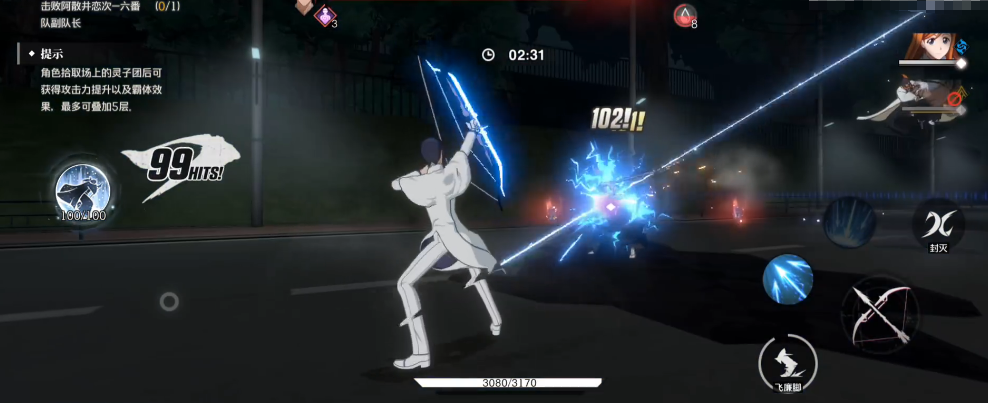This screenshot has width=988, height=403.
Task: Activate the ultimate icon showing 100/100
Action: coord(82,190)
